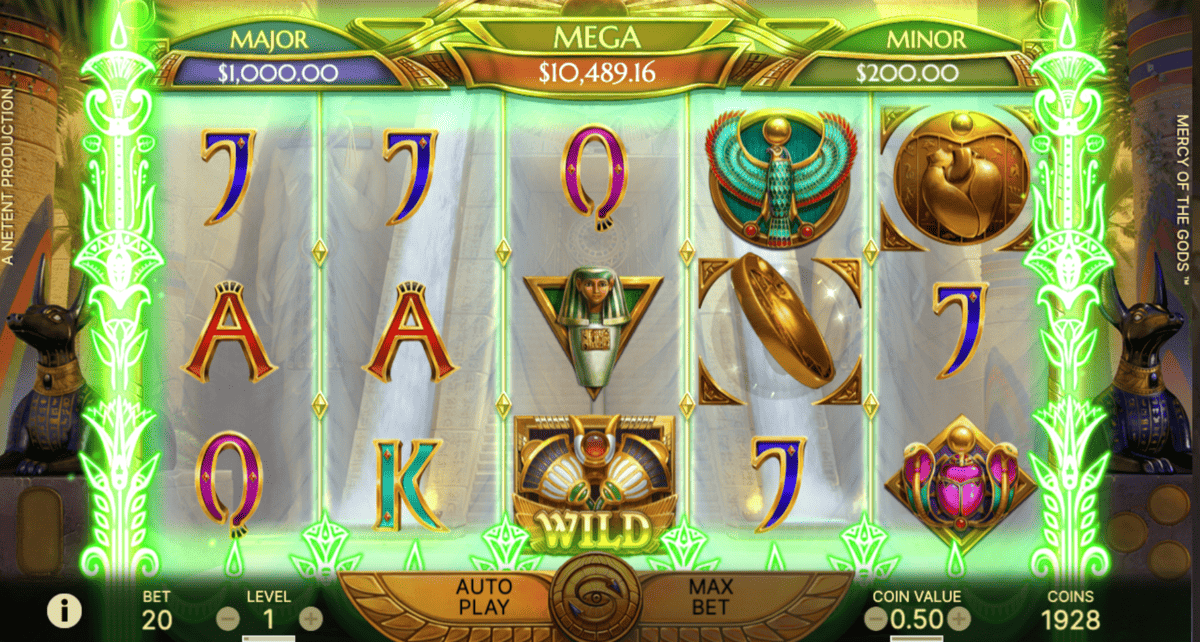
Task: Lower the coin value
Action: click(875, 619)
